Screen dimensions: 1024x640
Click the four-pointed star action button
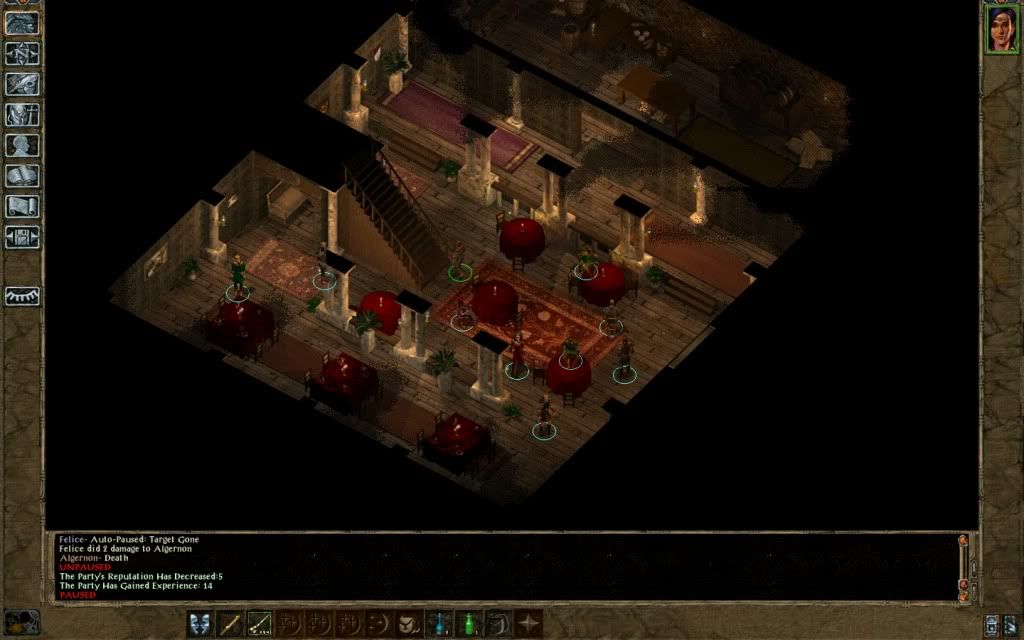pos(528,623)
